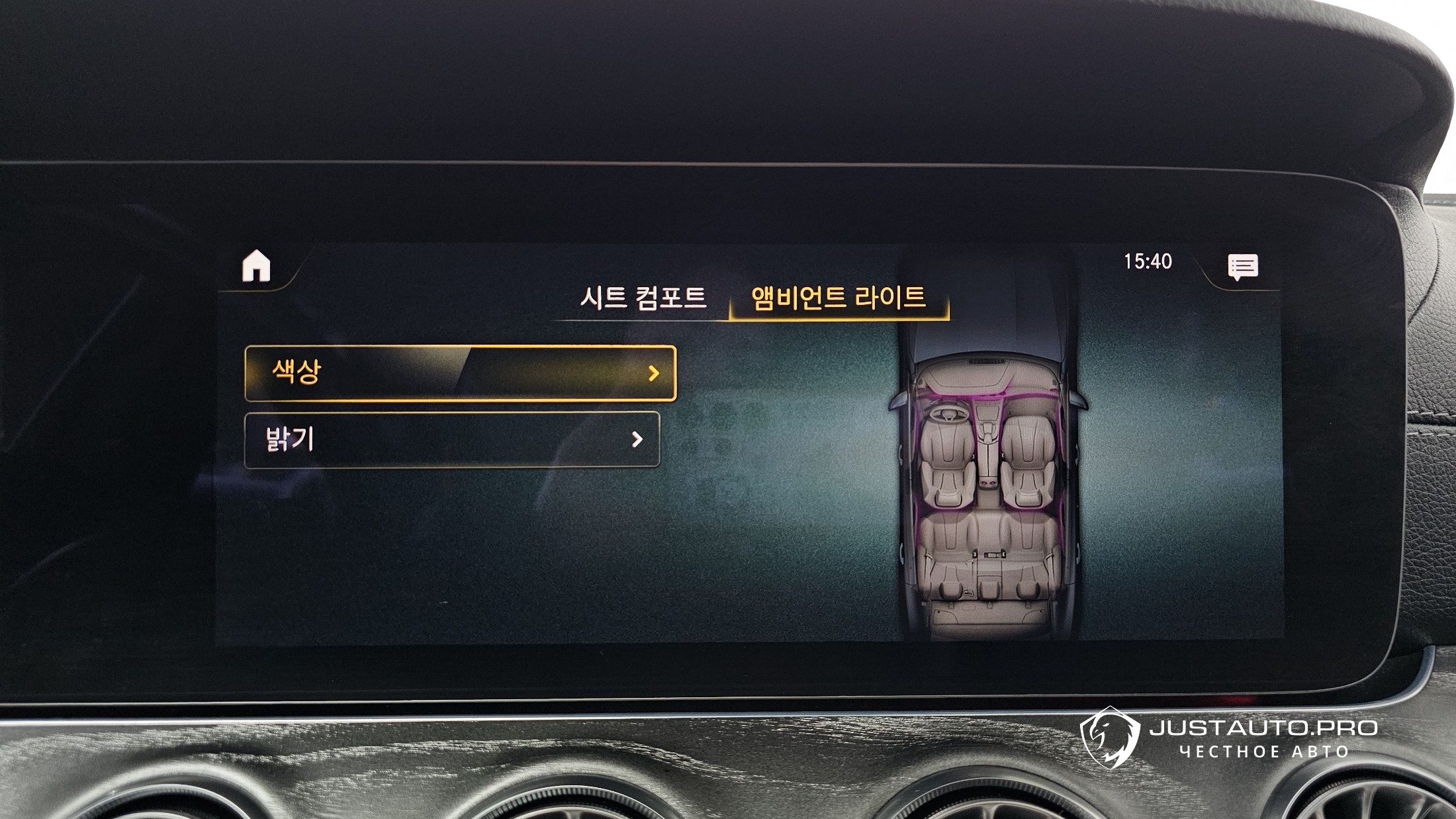This screenshot has width=1456, height=819.
Task: Open the 색상 color menu entry
Action: 460,373
